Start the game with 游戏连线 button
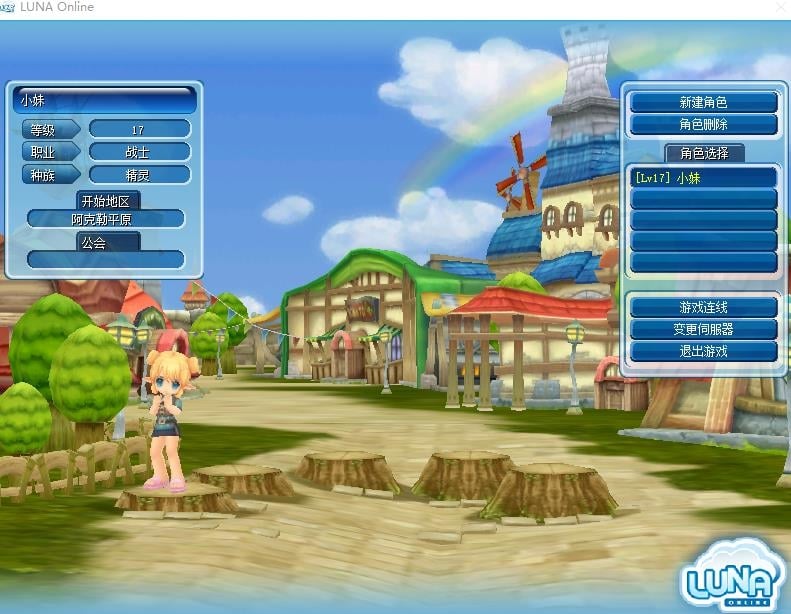Image resolution: width=791 pixels, height=614 pixels. click(703, 307)
